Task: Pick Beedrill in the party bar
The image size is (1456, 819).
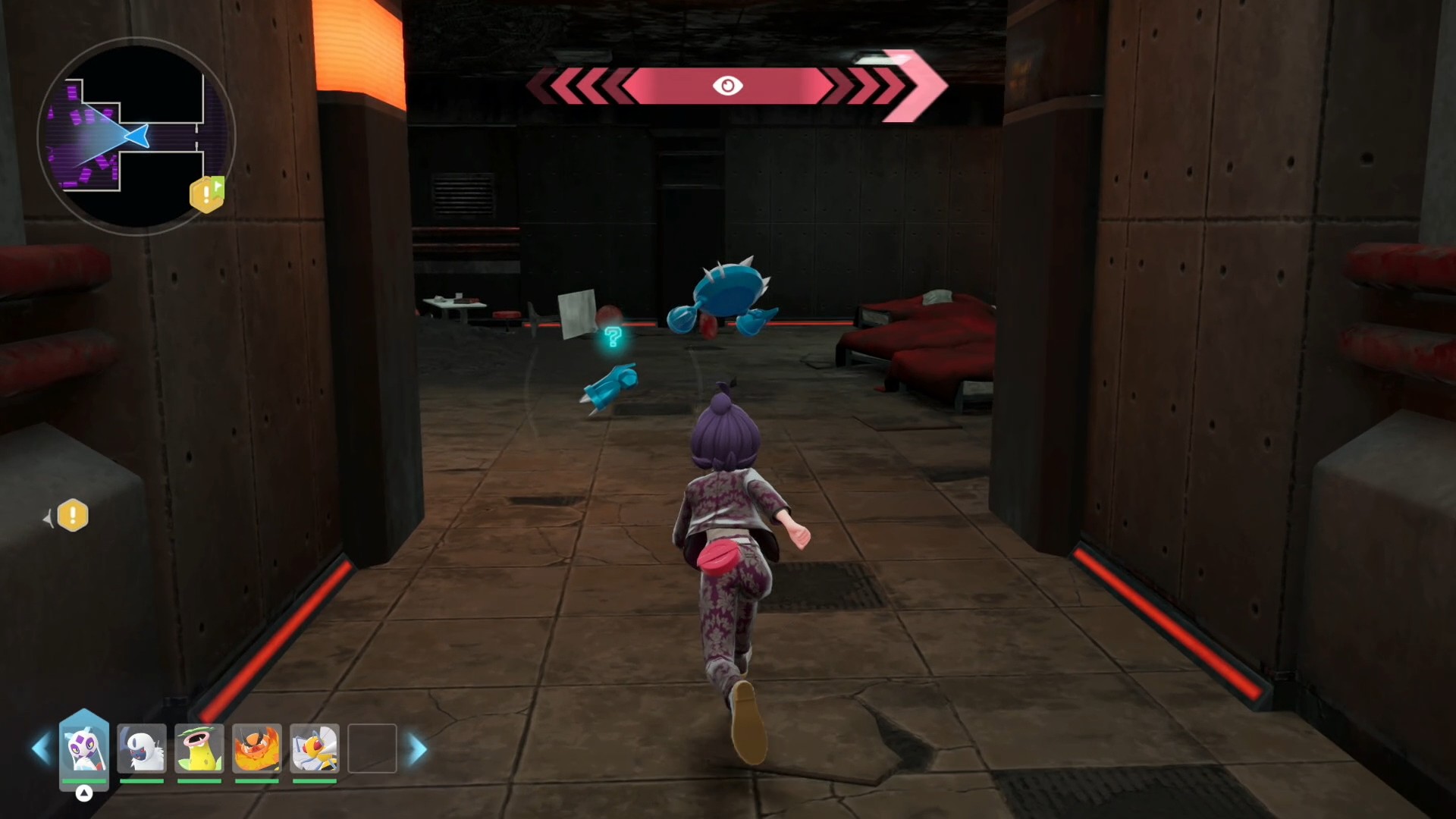Action: pyautogui.click(x=315, y=748)
